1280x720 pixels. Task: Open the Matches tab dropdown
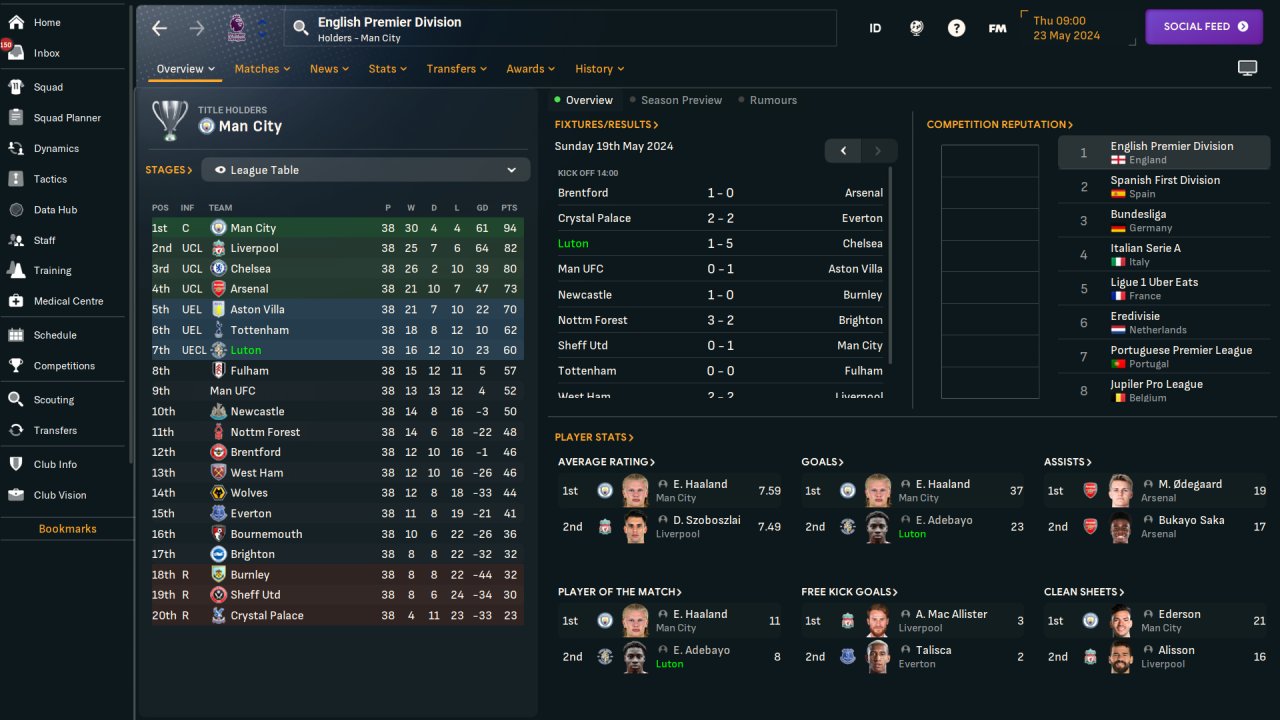coord(262,69)
